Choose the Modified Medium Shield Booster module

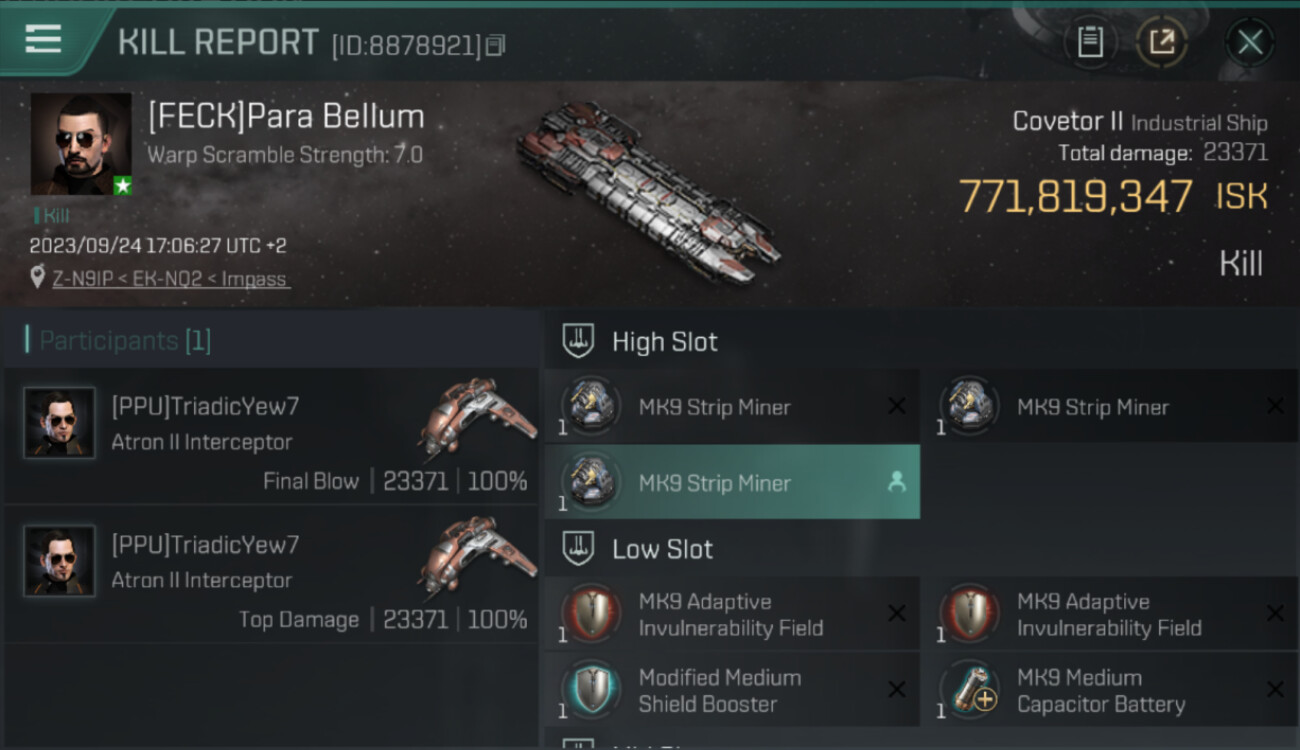click(732, 690)
